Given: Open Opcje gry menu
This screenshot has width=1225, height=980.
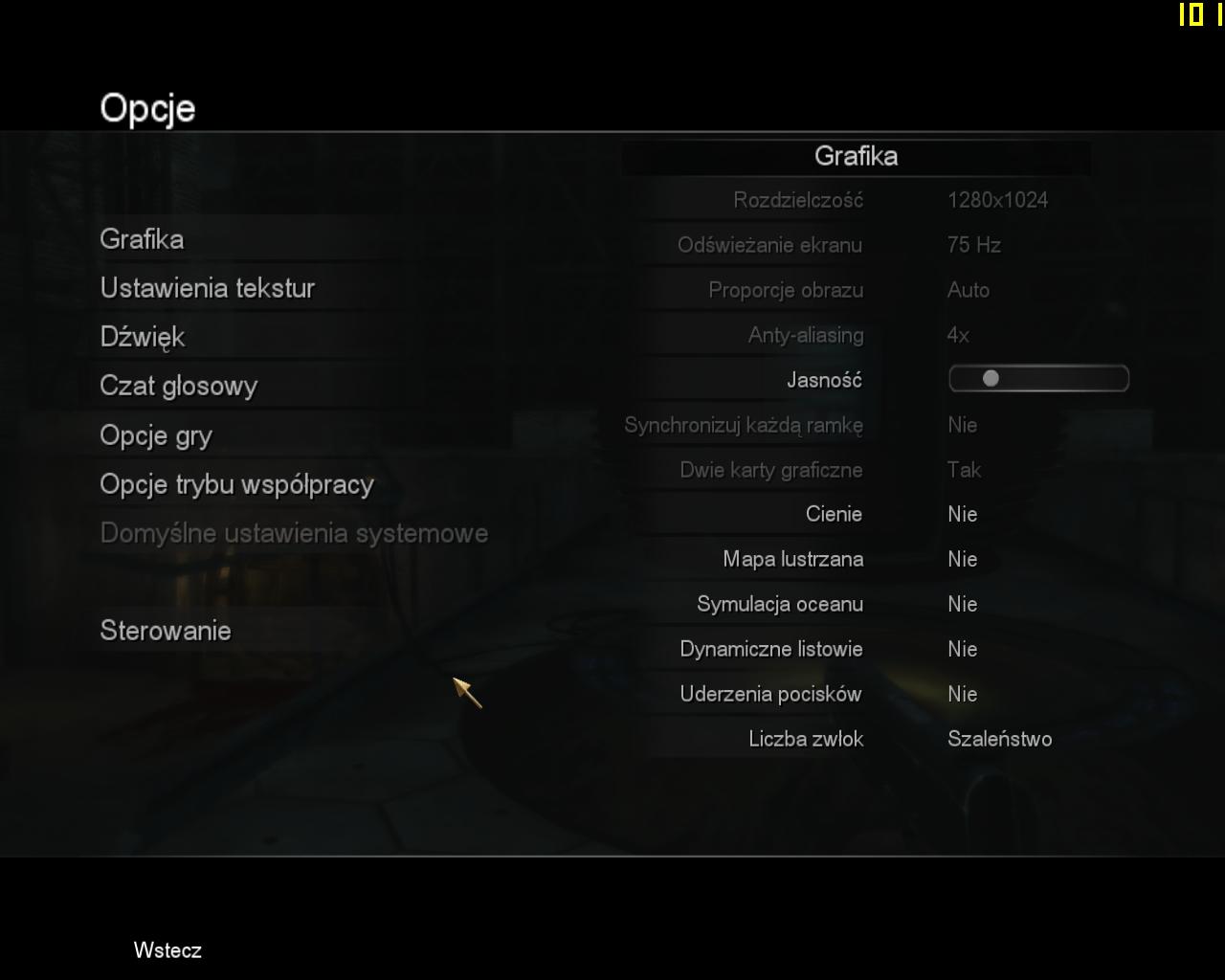Looking at the screenshot, I should 156,435.
